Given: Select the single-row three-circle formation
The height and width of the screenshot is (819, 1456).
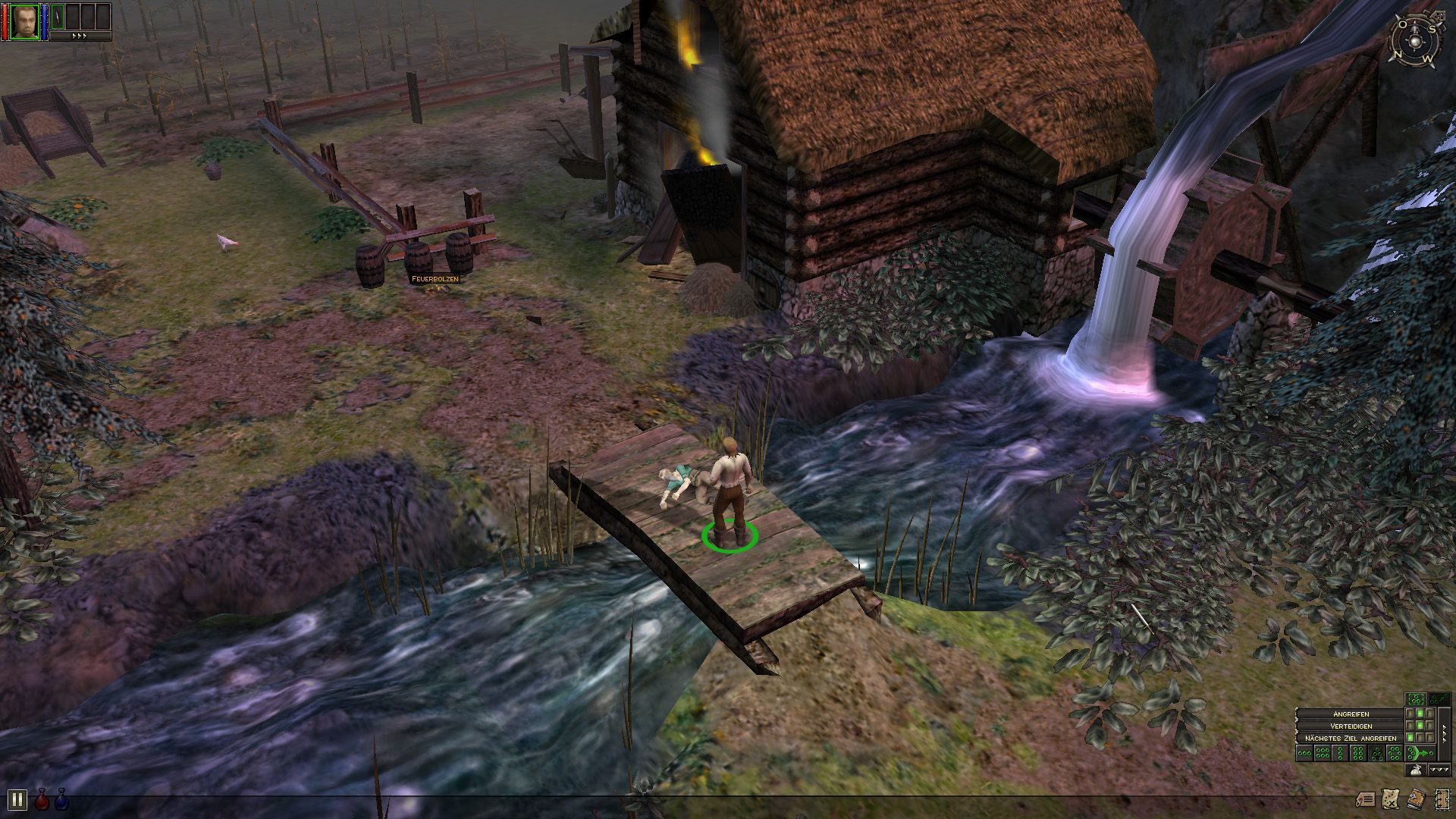Looking at the screenshot, I should [x=1304, y=753].
